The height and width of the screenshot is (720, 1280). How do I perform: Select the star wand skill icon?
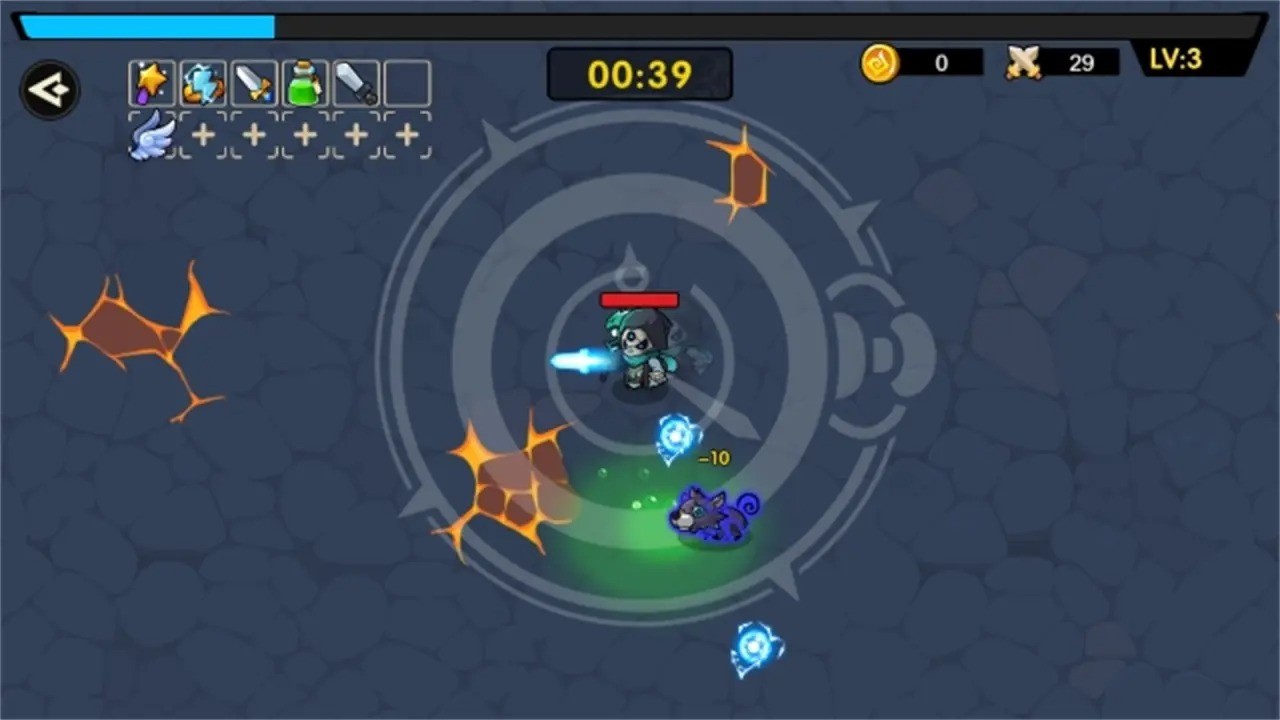(152, 83)
